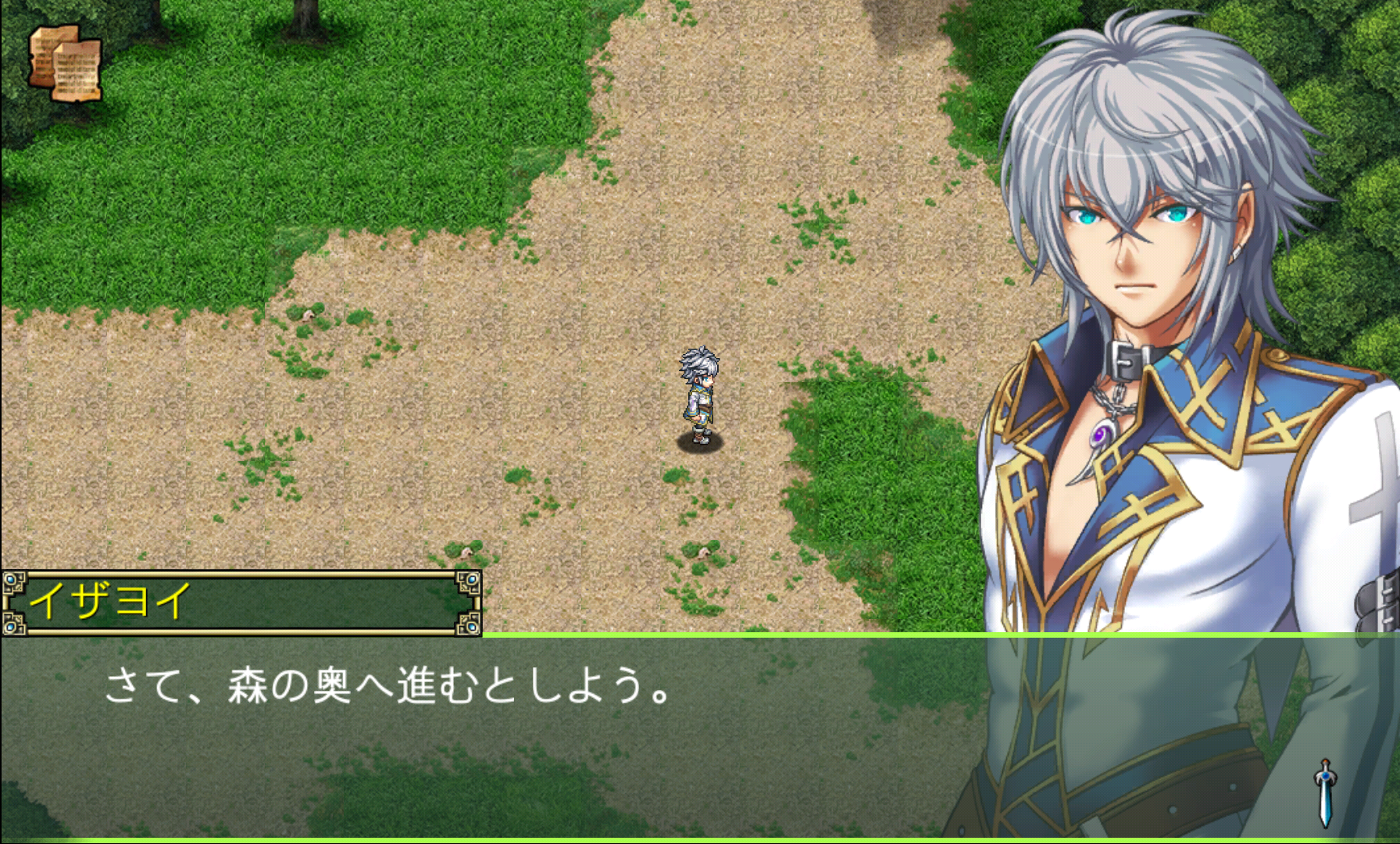Click the line さて、森の奥へ進むとしよう。

(391, 689)
